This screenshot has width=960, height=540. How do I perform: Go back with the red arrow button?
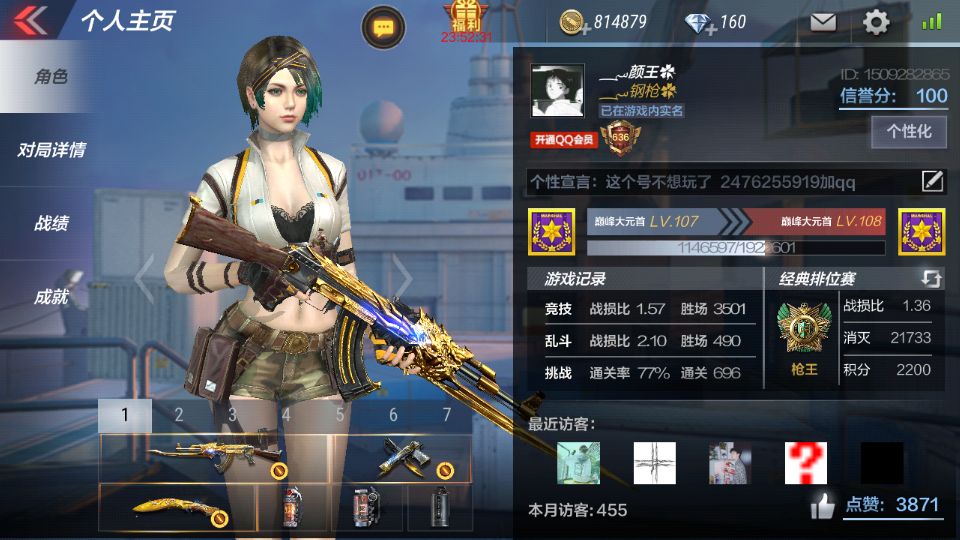32,20
